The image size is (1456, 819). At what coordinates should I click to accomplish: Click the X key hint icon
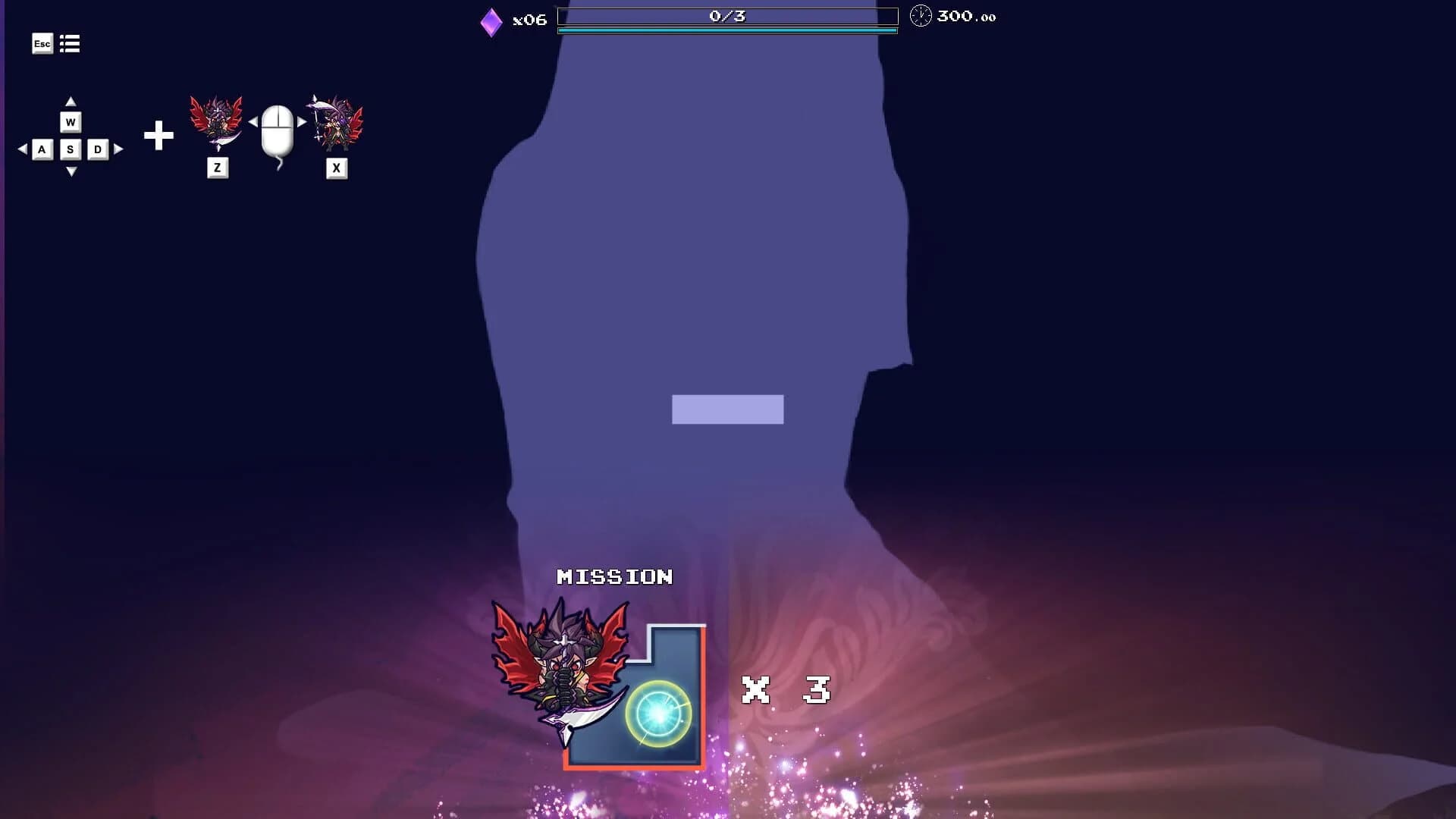point(335,169)
